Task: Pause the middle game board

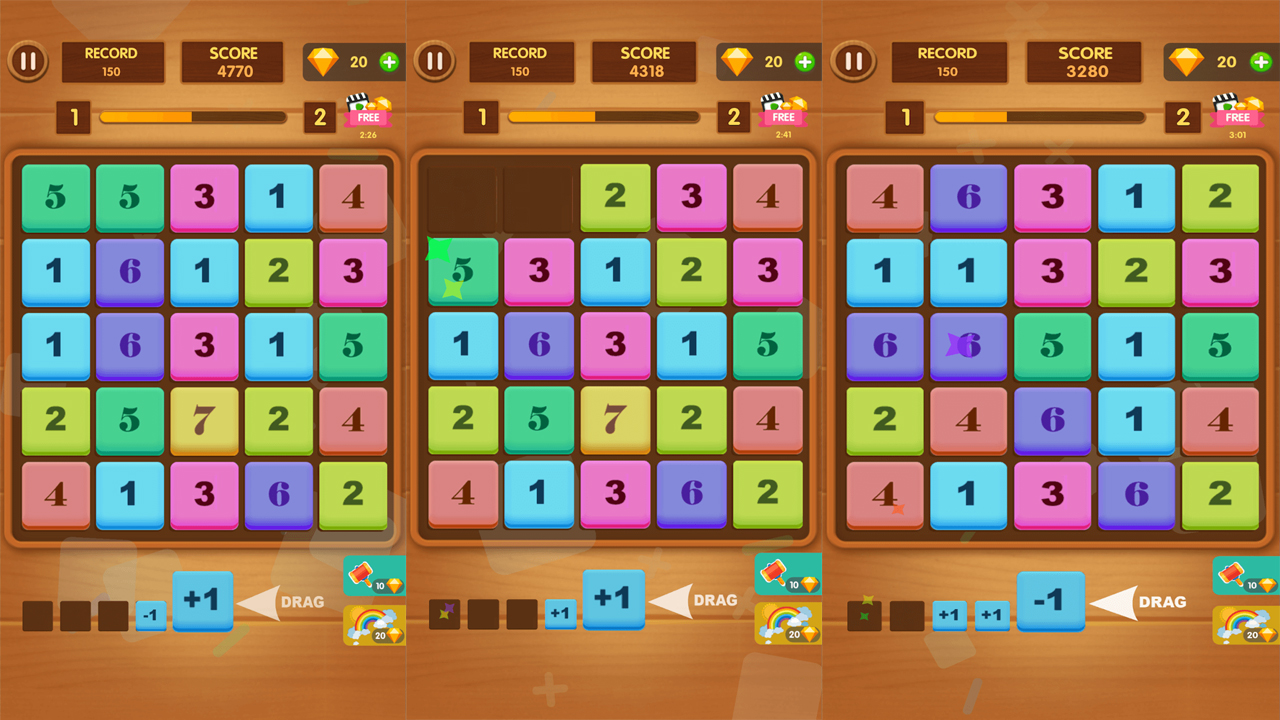Action: (x=436, y=60)
